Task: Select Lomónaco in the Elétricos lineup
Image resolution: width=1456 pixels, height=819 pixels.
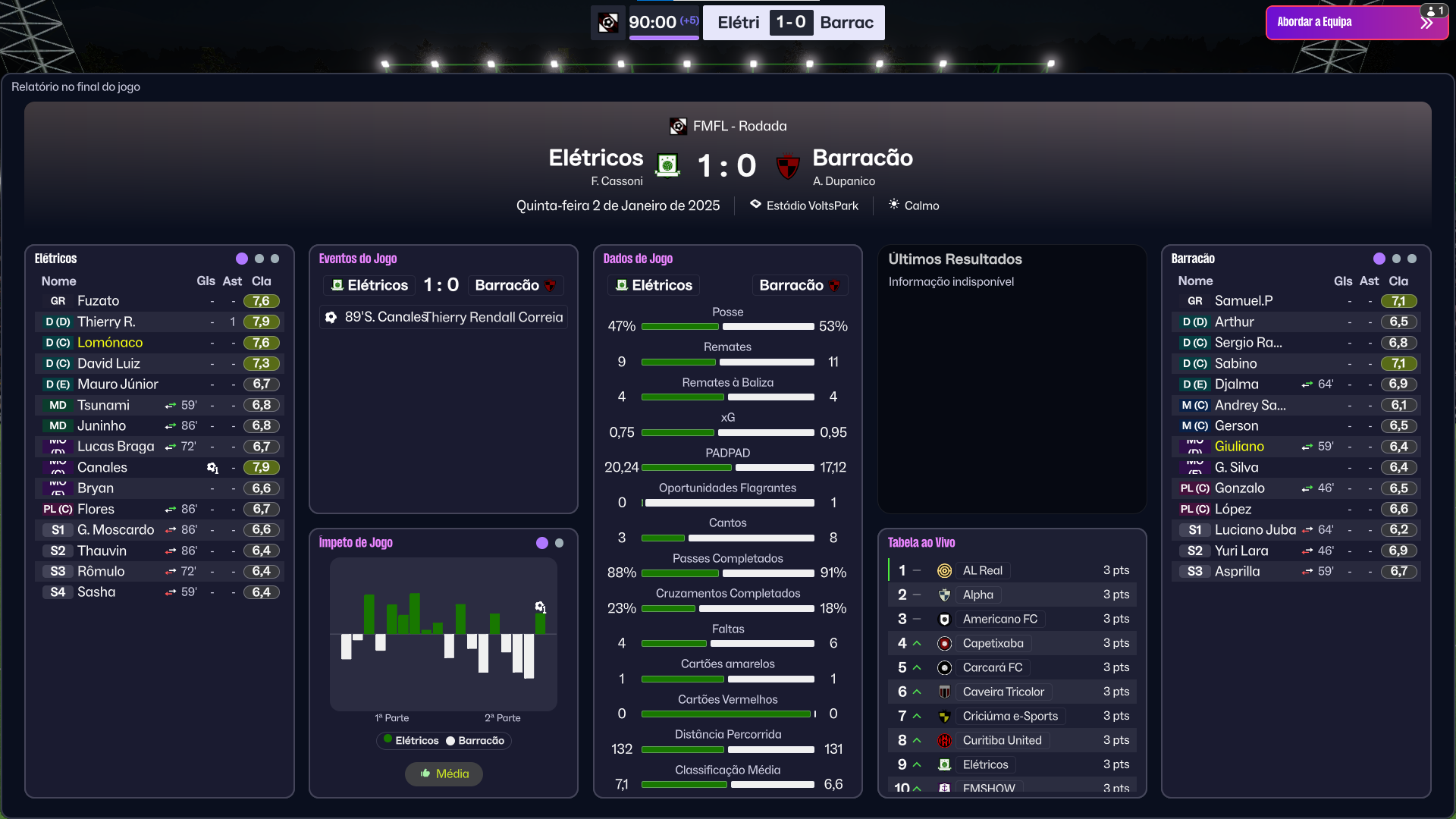Action: pos(110,343)
